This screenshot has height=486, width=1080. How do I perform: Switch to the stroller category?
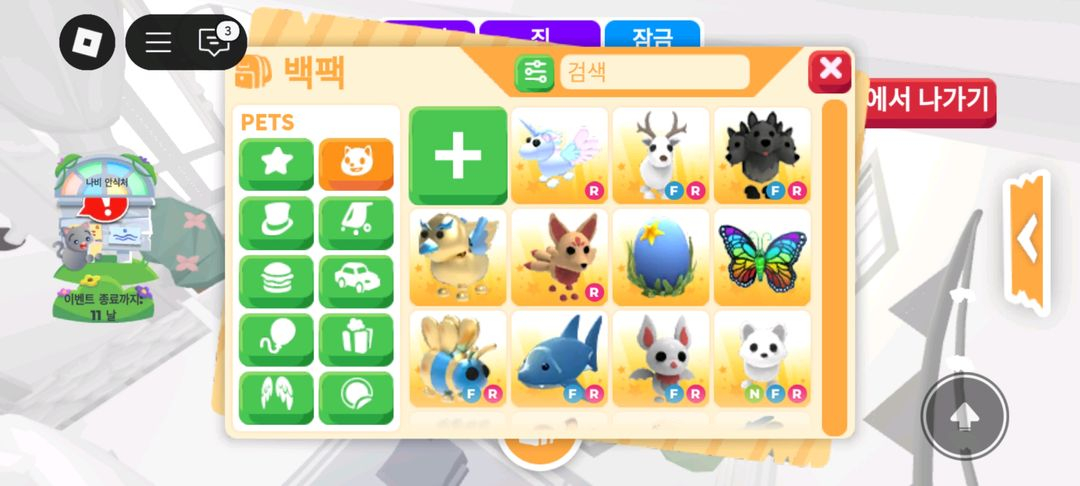[x=356, y=221]
